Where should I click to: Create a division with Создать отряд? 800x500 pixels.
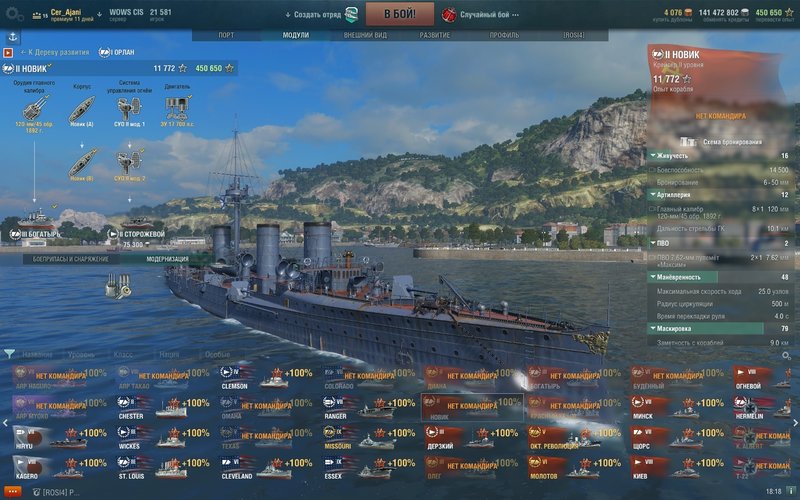(320, 15)
